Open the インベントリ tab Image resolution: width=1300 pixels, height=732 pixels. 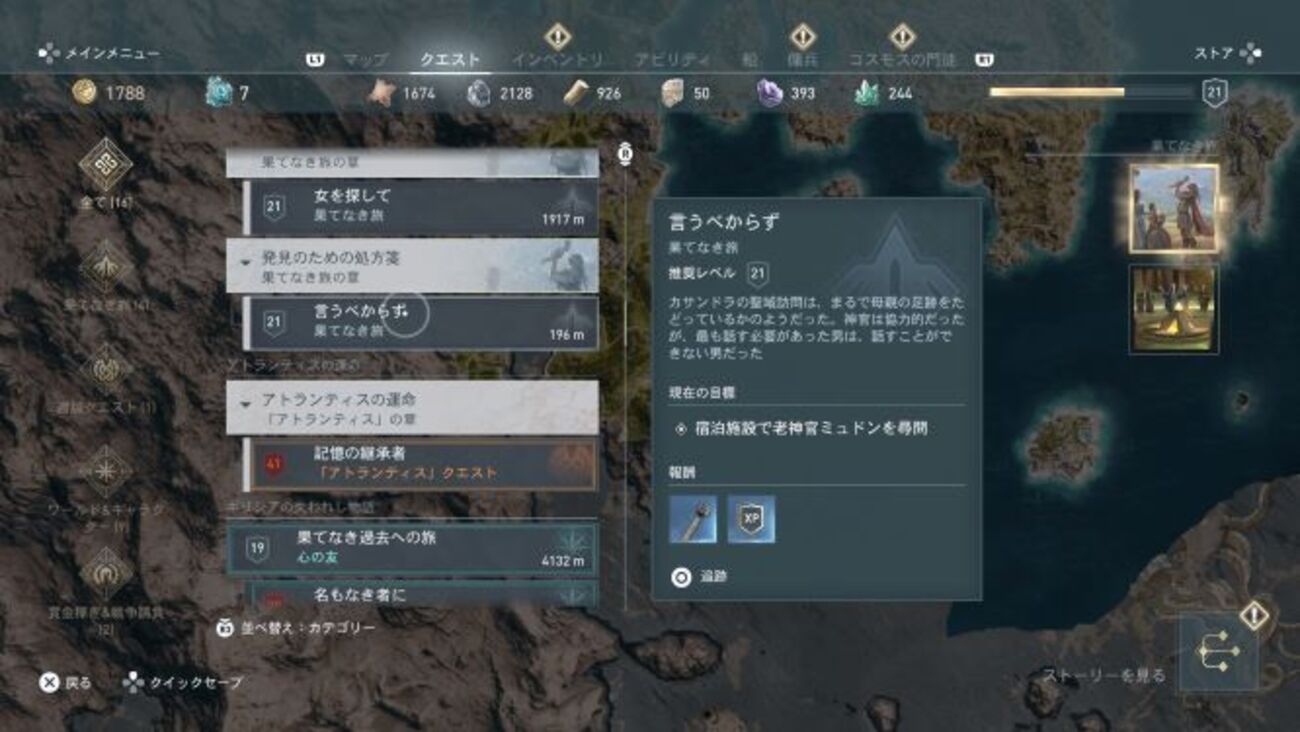tap(557, 60)
